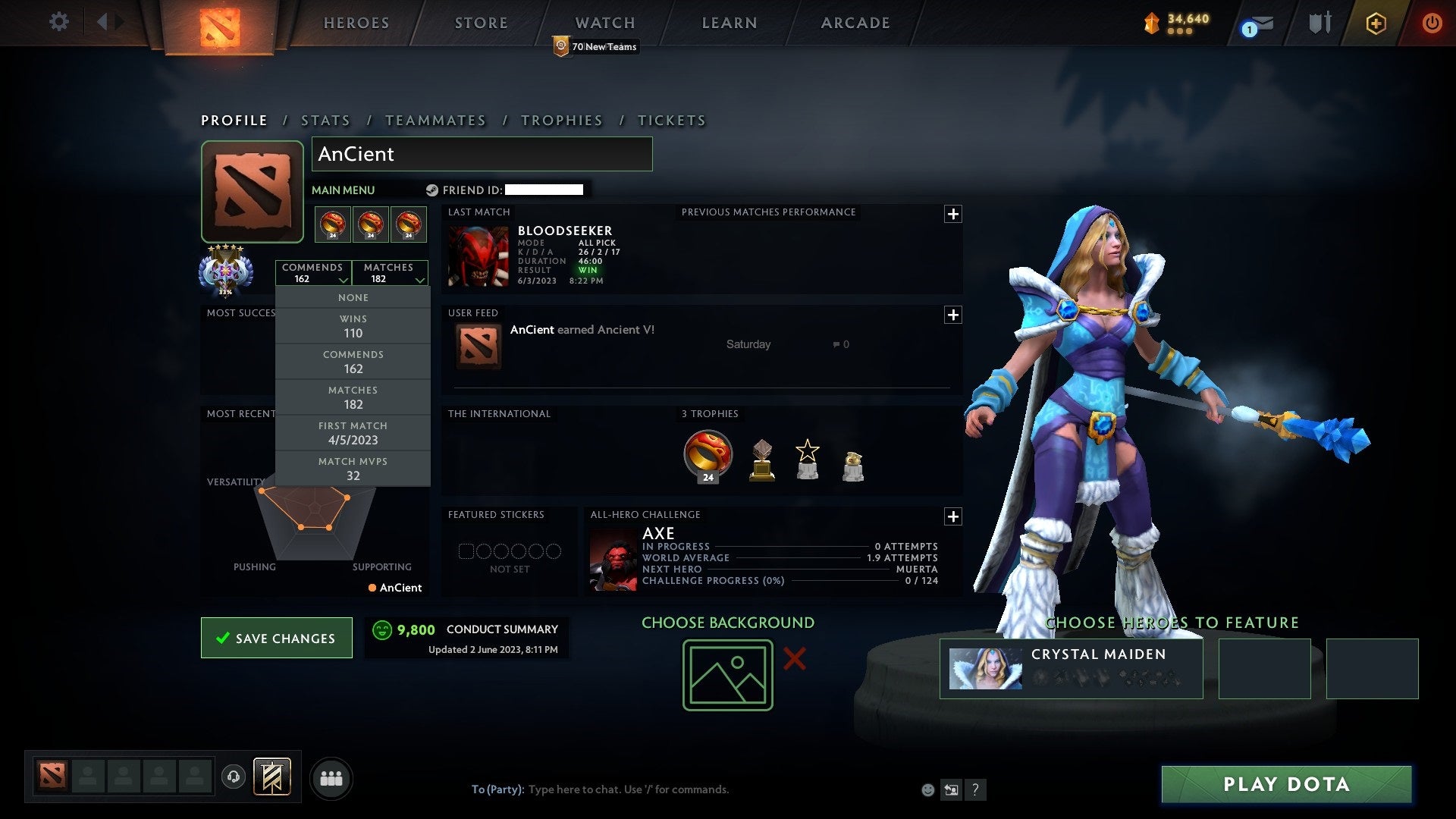Open the armory shield and sword icon
This screenshot has width=1456, height=819.
1319,22
